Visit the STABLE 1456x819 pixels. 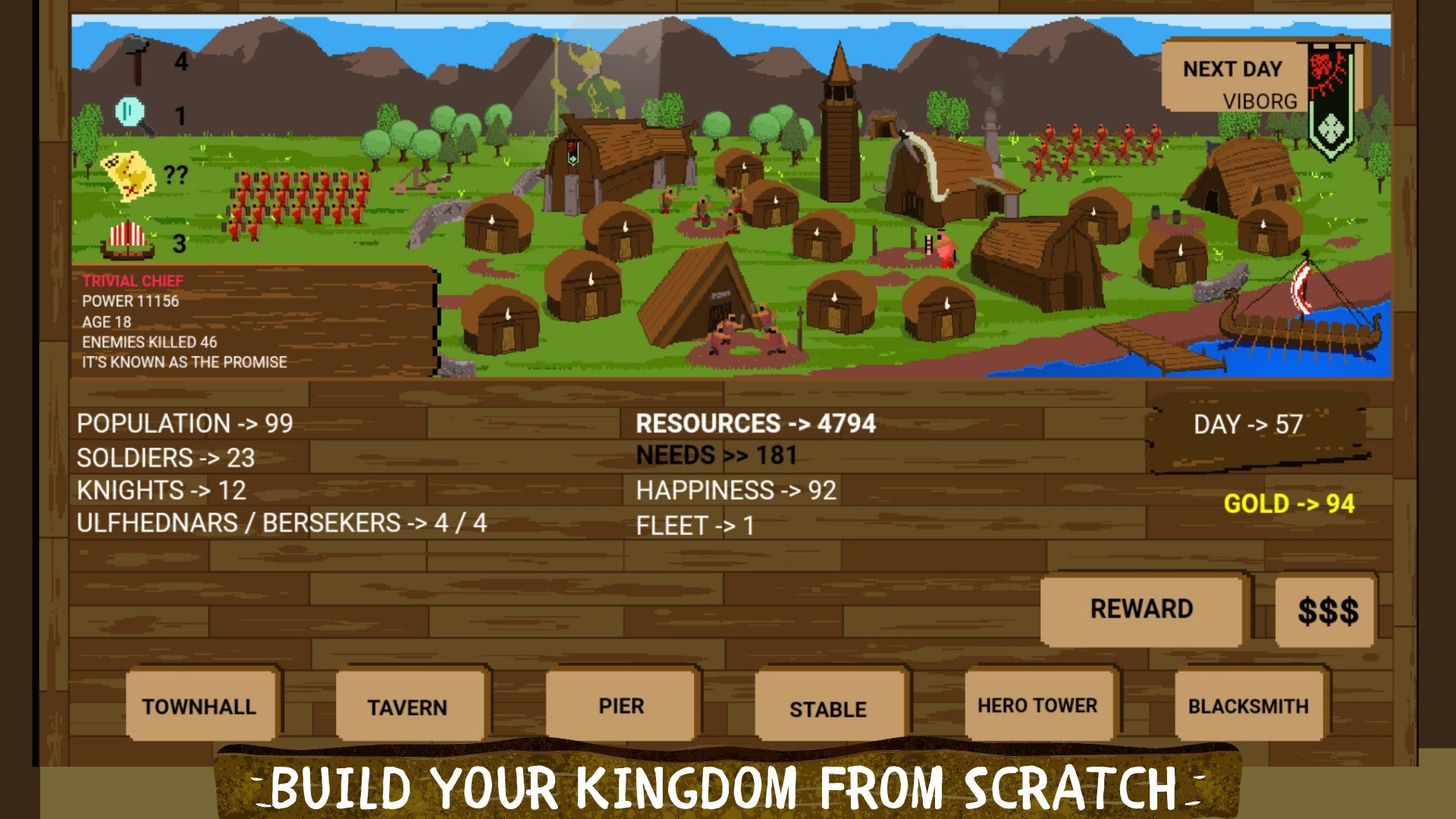pos(828,708)
